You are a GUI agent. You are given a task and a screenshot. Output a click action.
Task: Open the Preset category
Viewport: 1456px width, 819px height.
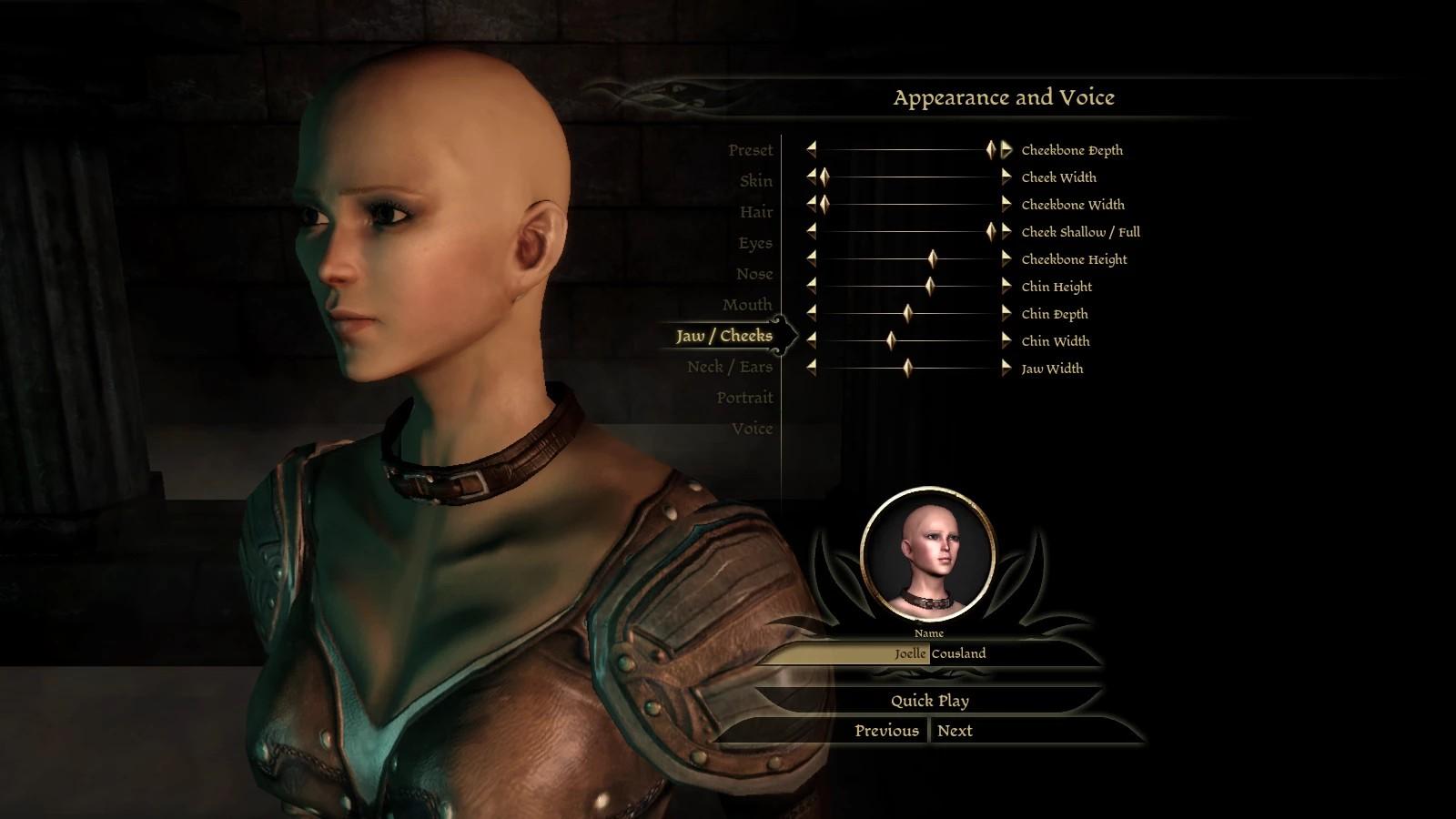point(750,150)
